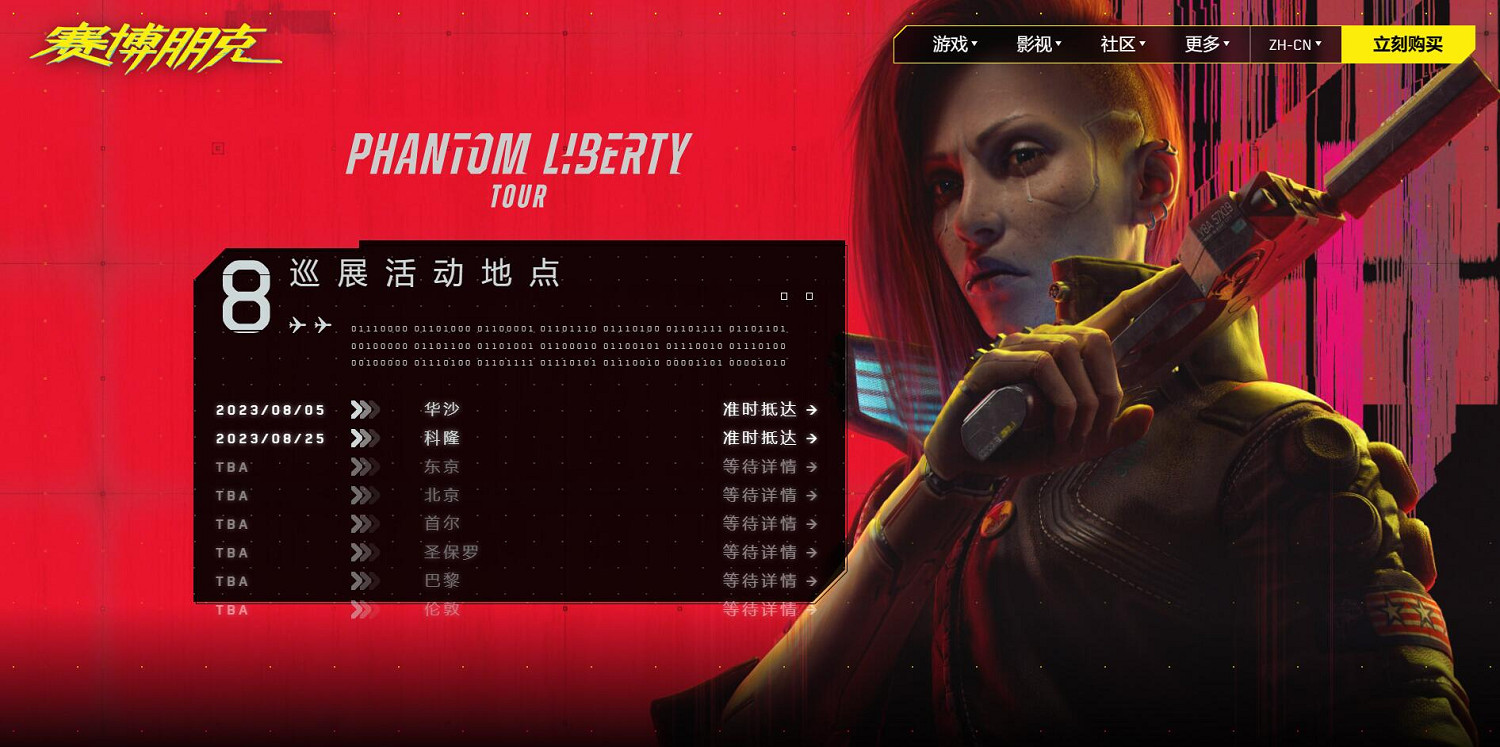The width and height of the screenshot is (1500, 747).
Task: Open the ZH-CN language dropdown
Action: coord(1294,44)
